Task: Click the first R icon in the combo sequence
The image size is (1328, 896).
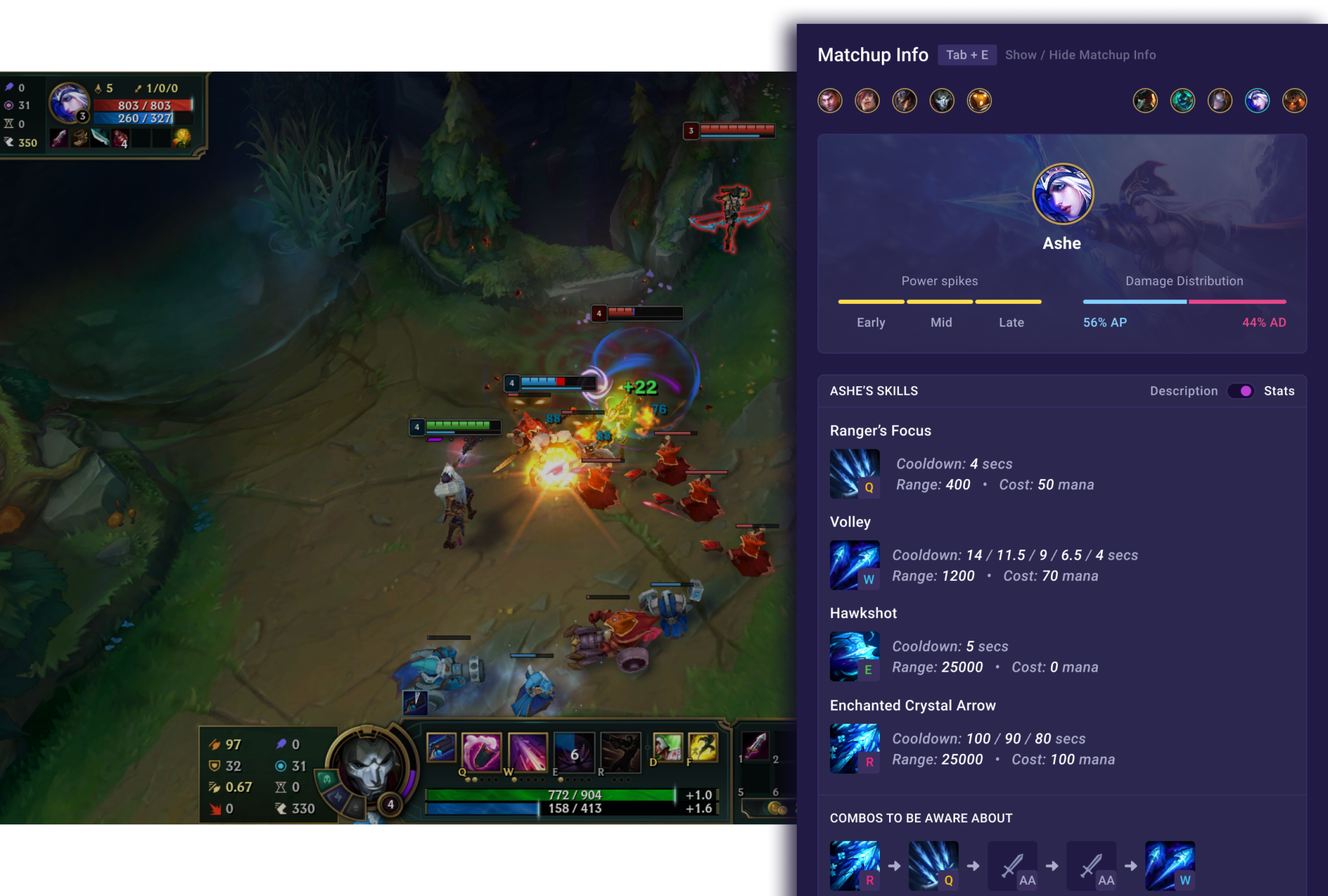Action: click(855, 864)
